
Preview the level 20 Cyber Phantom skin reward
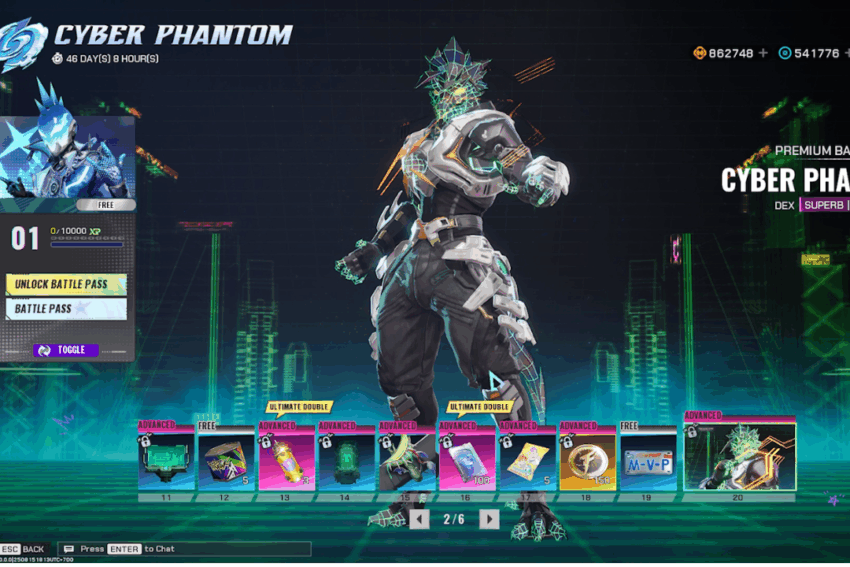click(x=739, y=457)
